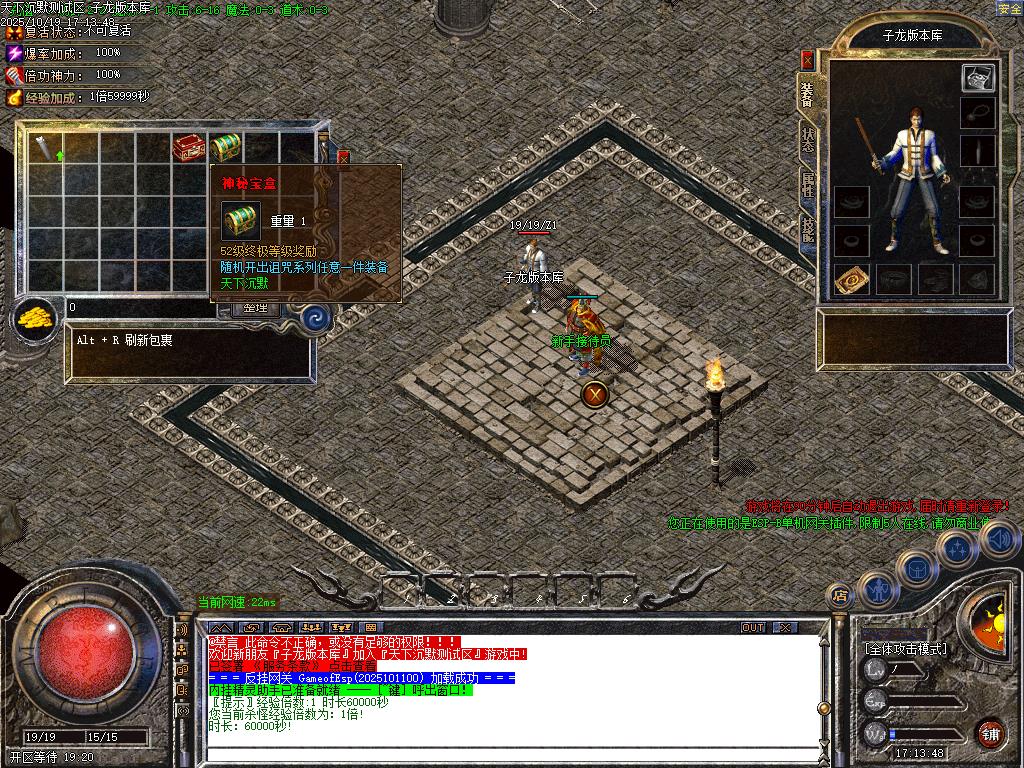
Task: Switch to the 技能 skills tab
Action: click(807, 231)
